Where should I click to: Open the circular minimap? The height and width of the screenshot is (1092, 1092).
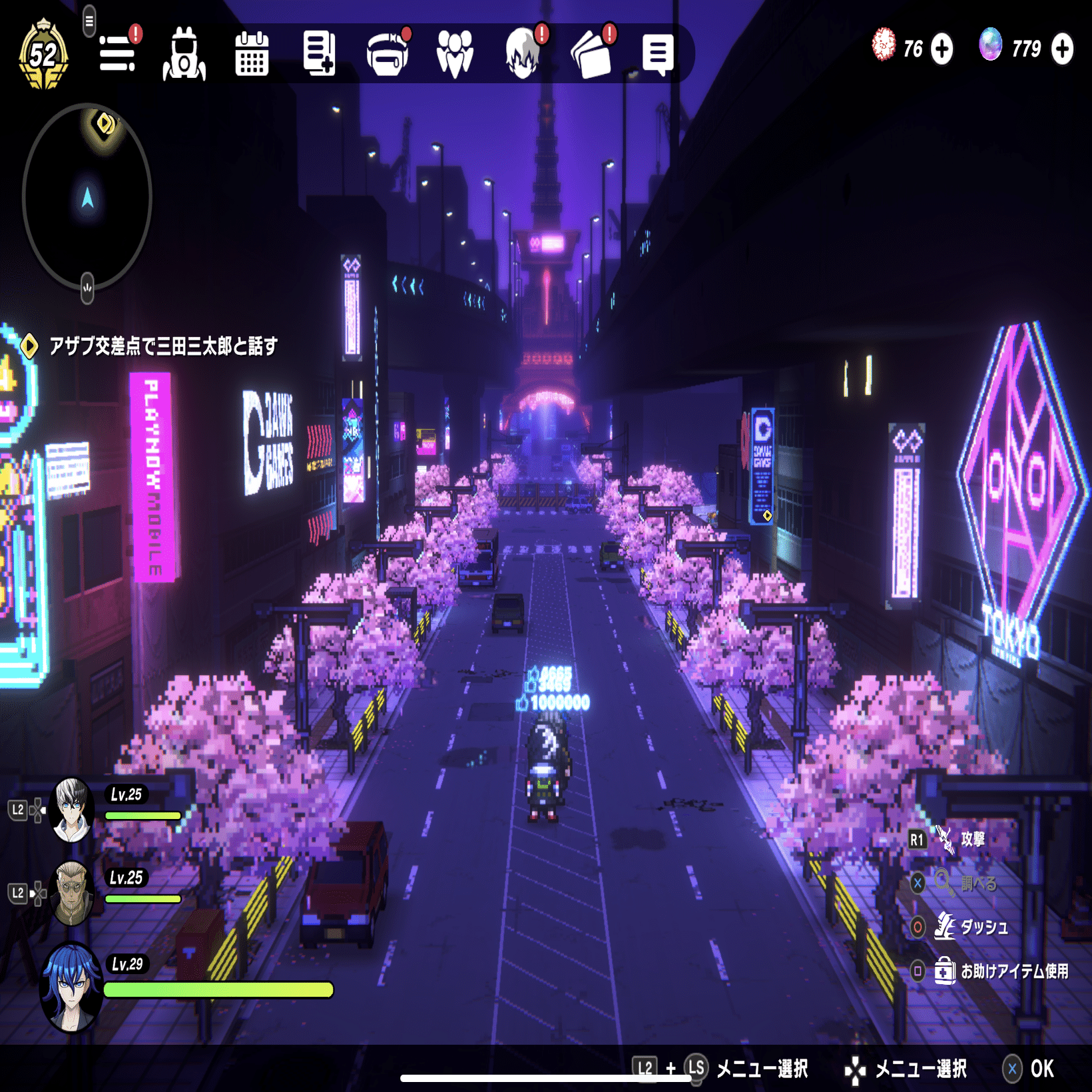point(87,197)
